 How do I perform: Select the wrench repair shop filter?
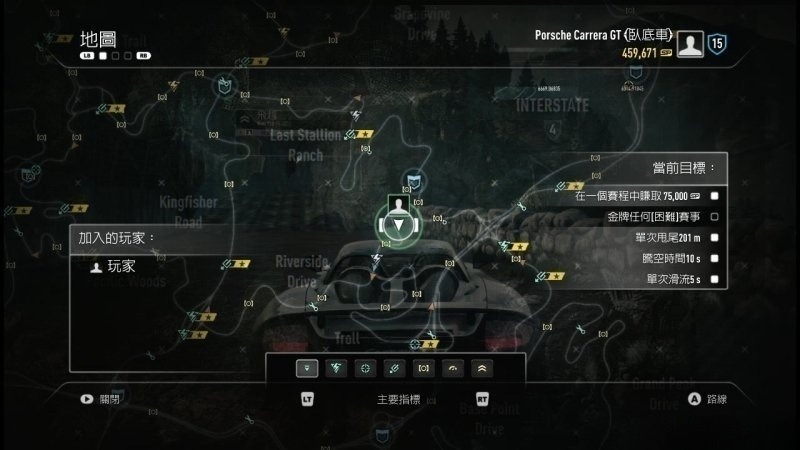[395, 368]
